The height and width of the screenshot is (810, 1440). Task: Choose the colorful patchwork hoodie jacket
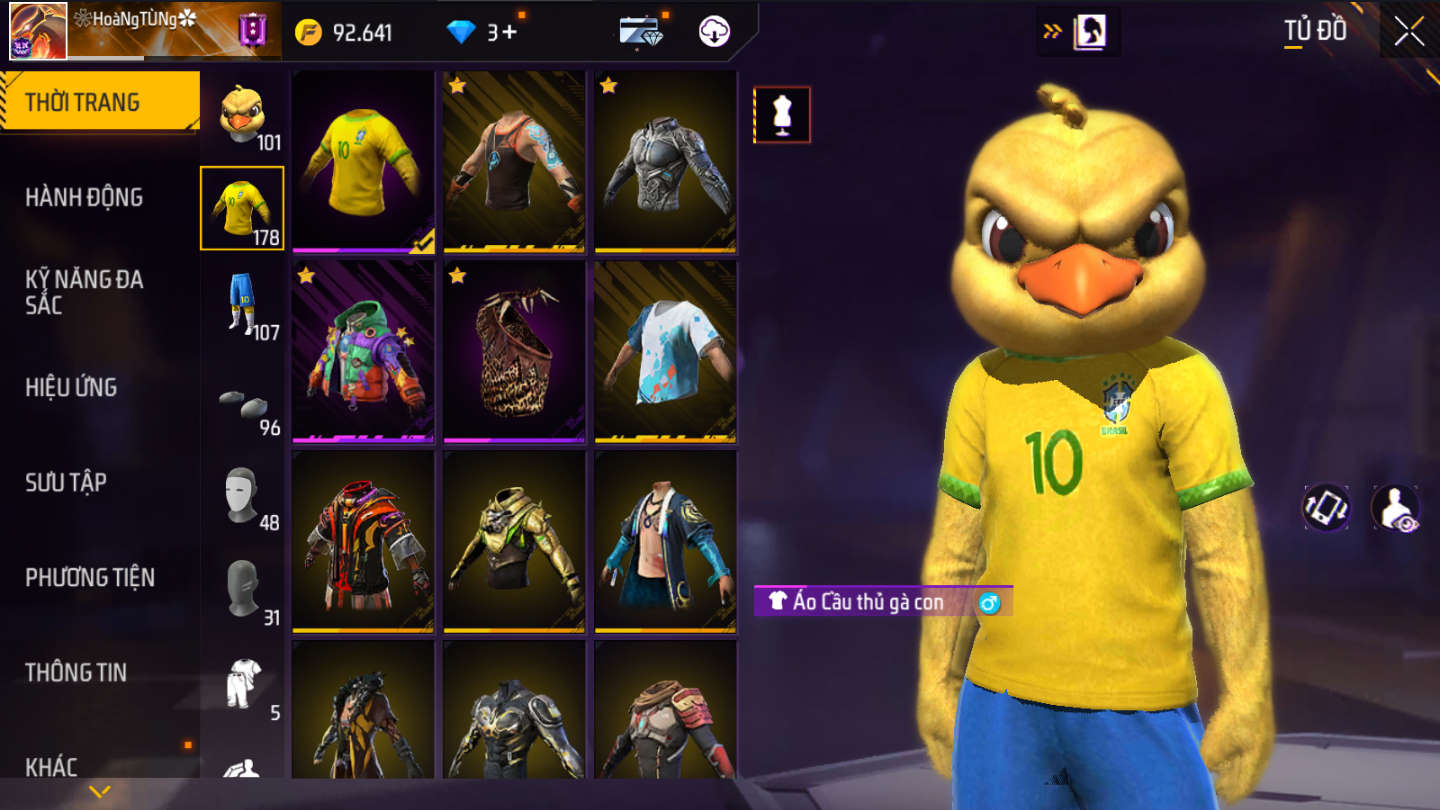363,351
